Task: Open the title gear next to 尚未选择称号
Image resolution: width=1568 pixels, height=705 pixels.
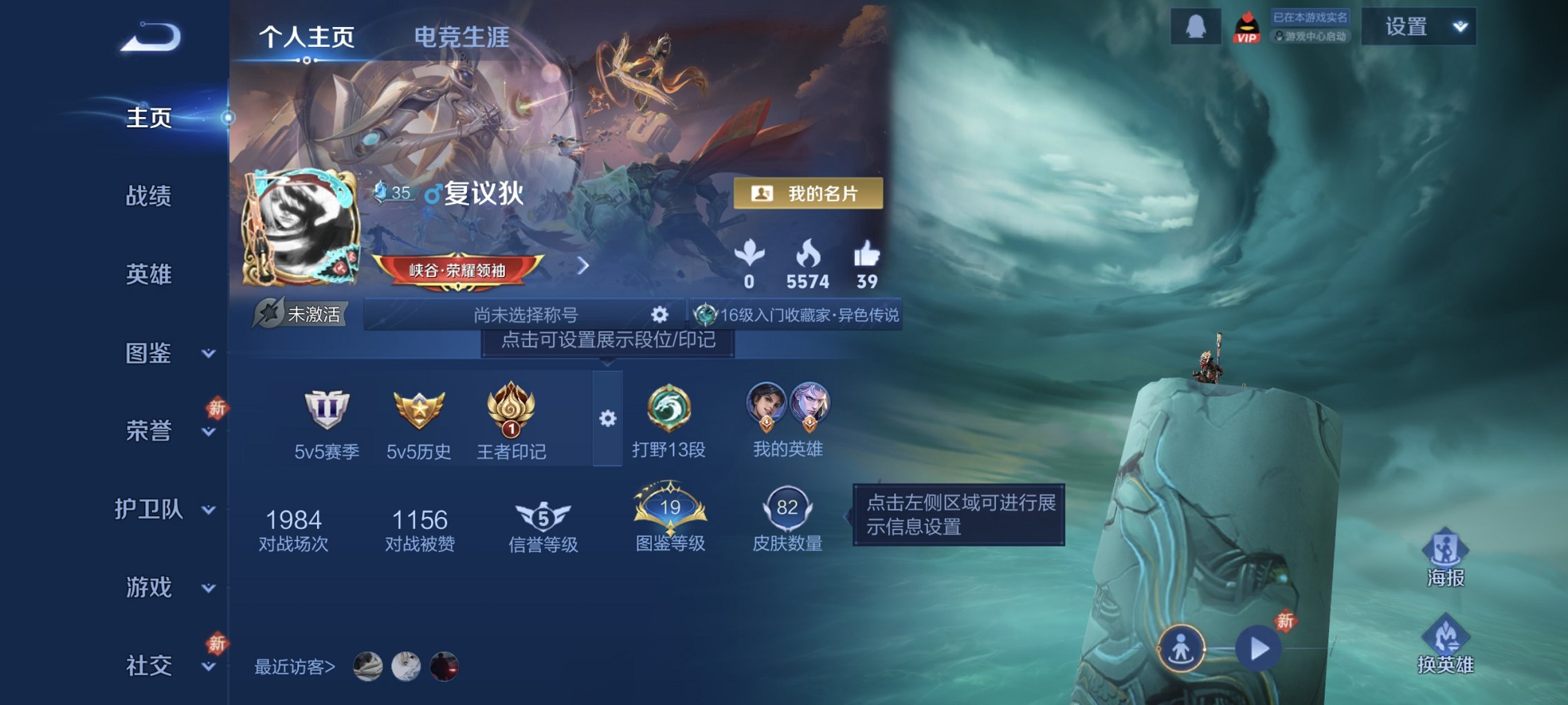Action: [662, 315]
